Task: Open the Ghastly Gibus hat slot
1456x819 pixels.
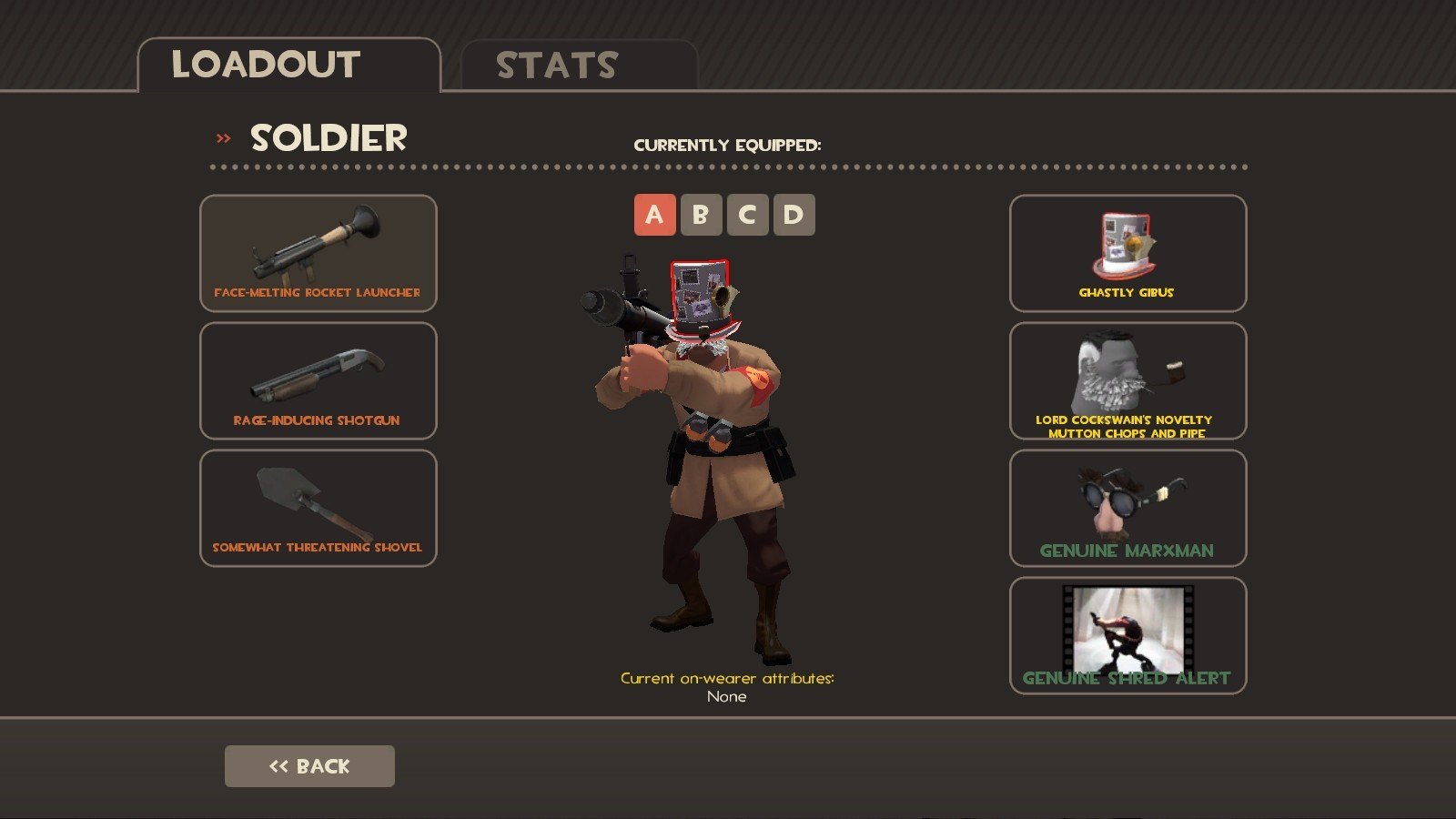Action: (1127, 253)
